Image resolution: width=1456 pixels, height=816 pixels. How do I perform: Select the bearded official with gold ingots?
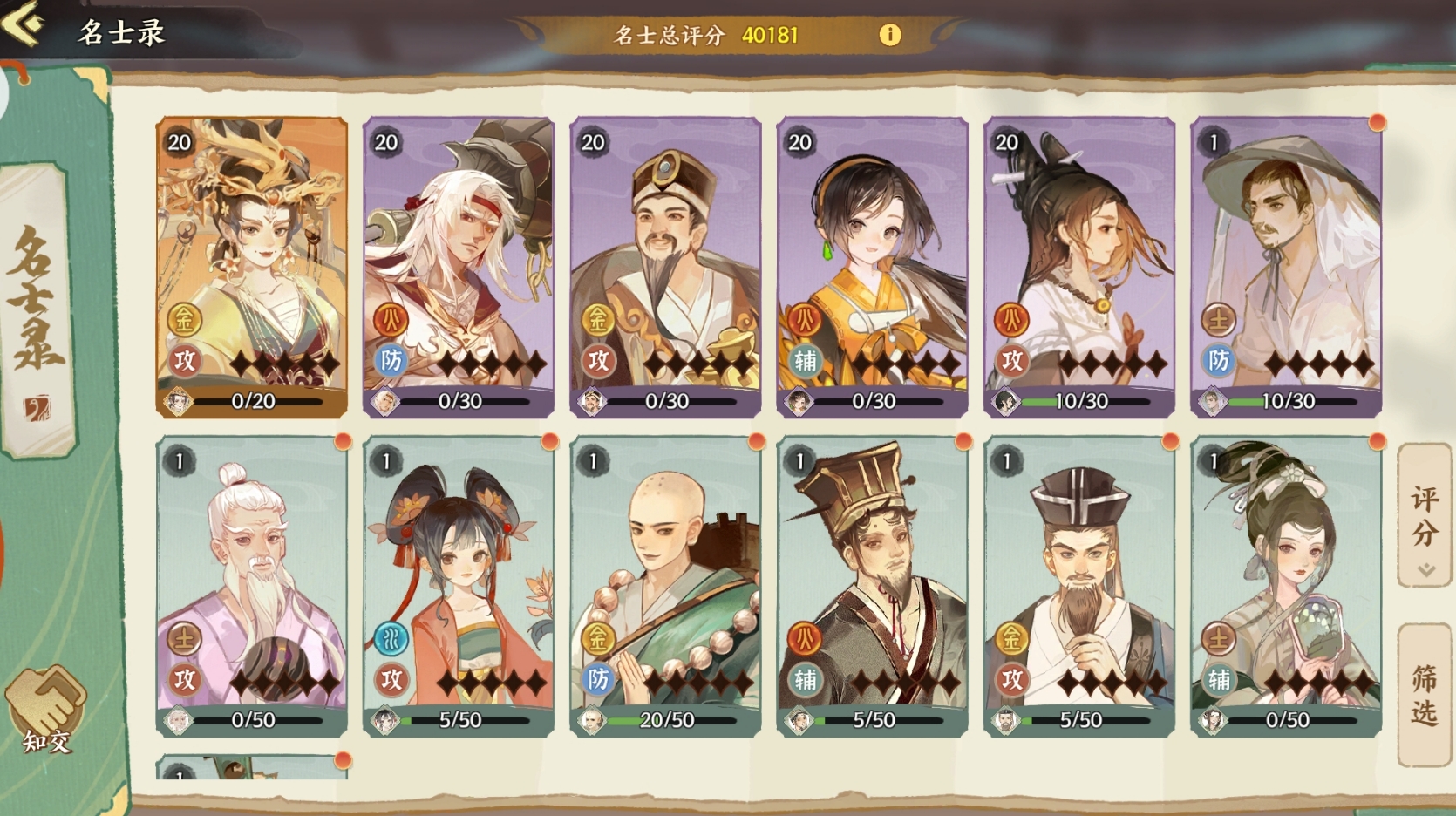(665, 266)
